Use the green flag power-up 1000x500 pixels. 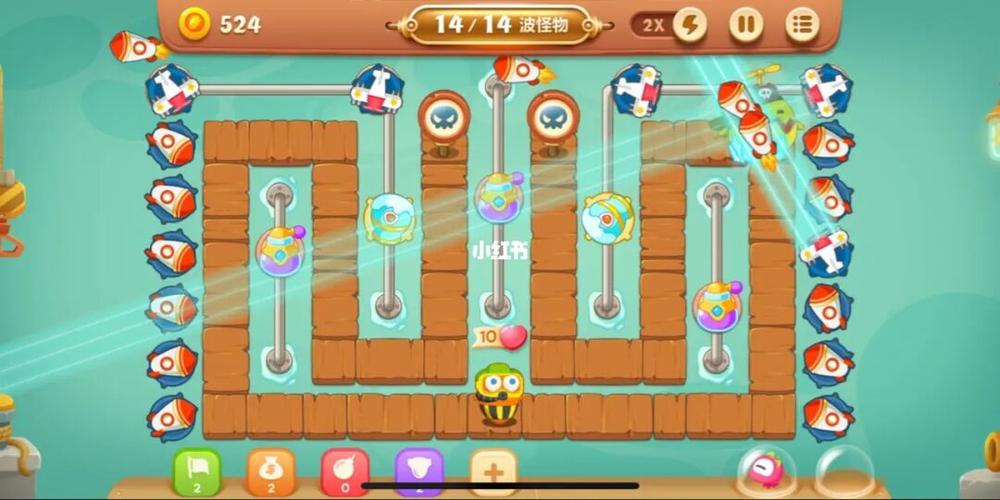click(x=197, y=471)
